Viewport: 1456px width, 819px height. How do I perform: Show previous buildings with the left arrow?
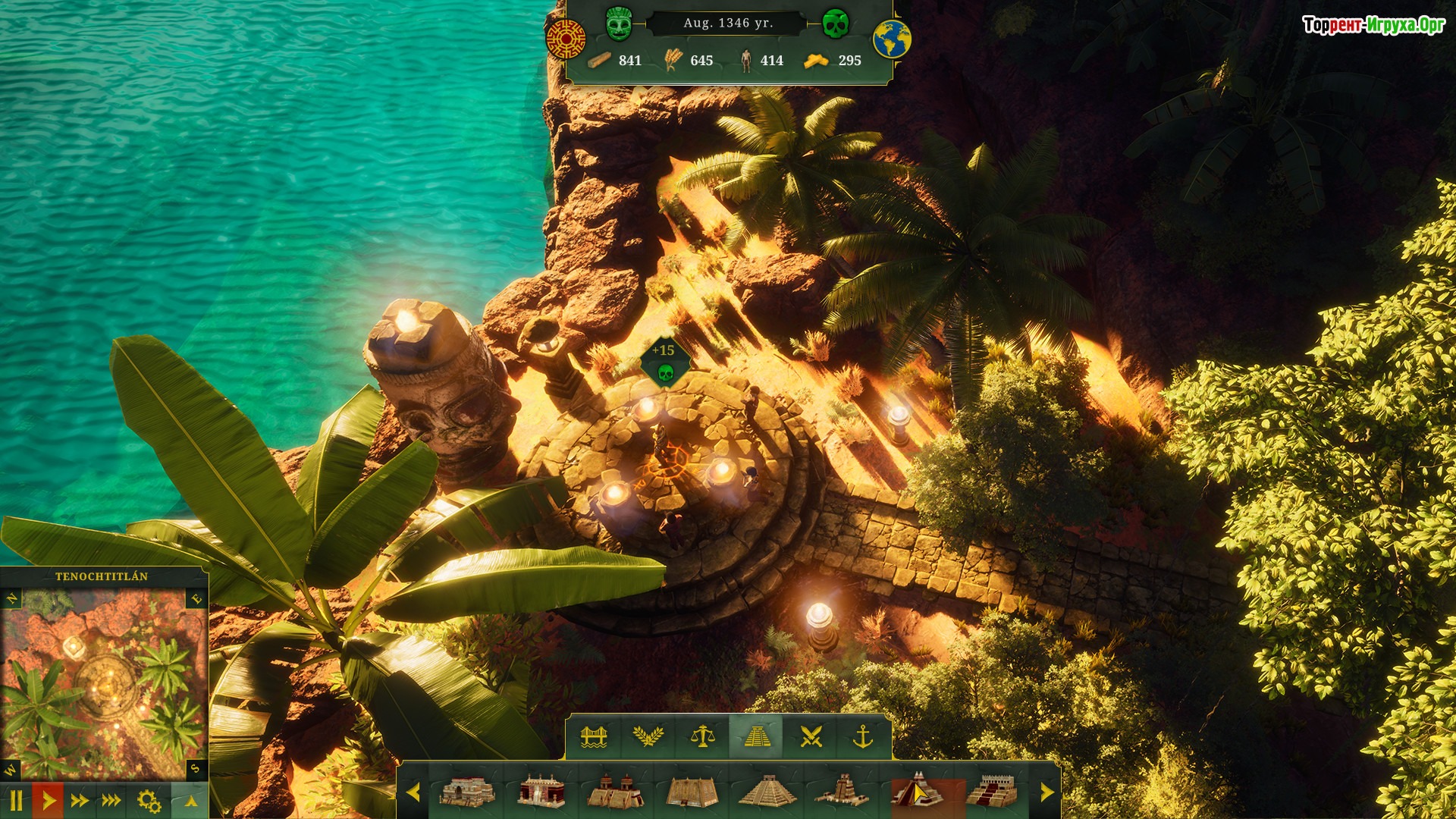413,792
